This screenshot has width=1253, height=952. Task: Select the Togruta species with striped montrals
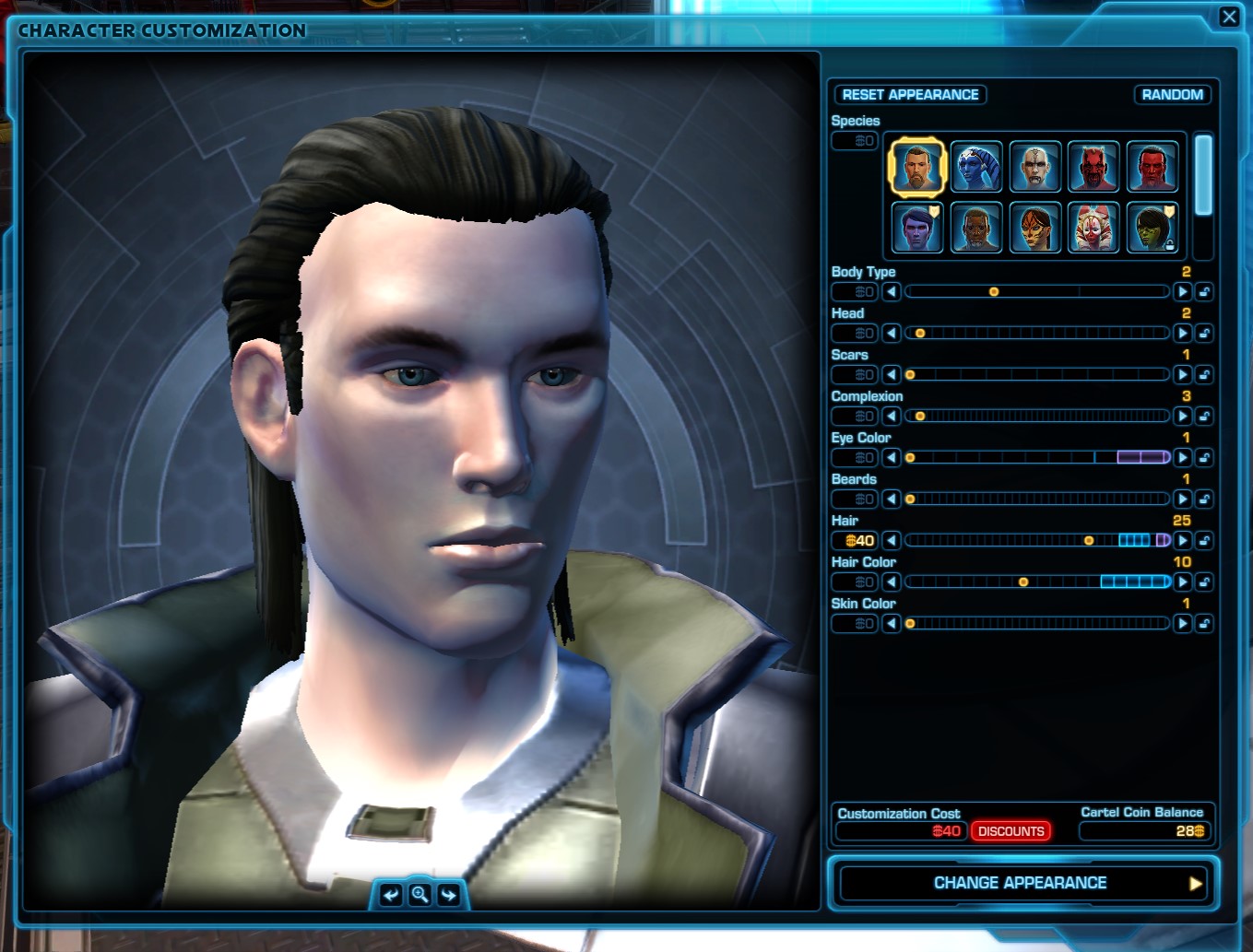pos(1093,228)
